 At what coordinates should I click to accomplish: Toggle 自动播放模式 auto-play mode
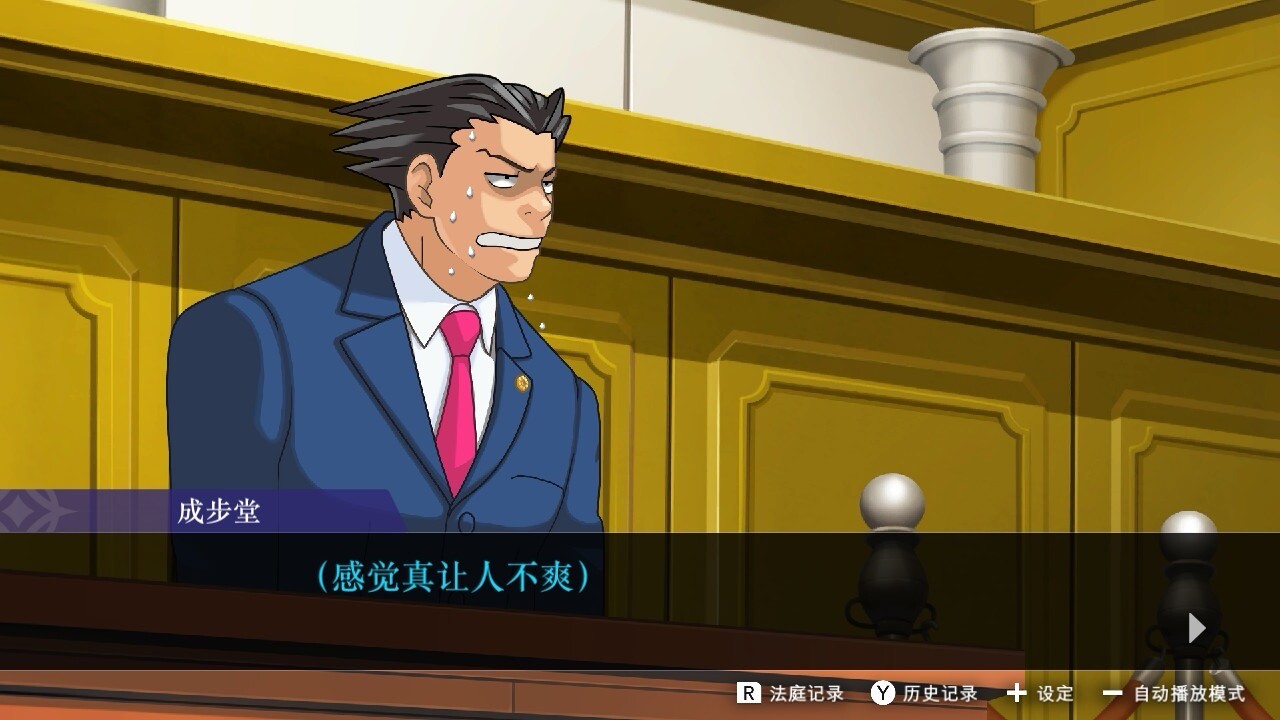coord(1174,693)
